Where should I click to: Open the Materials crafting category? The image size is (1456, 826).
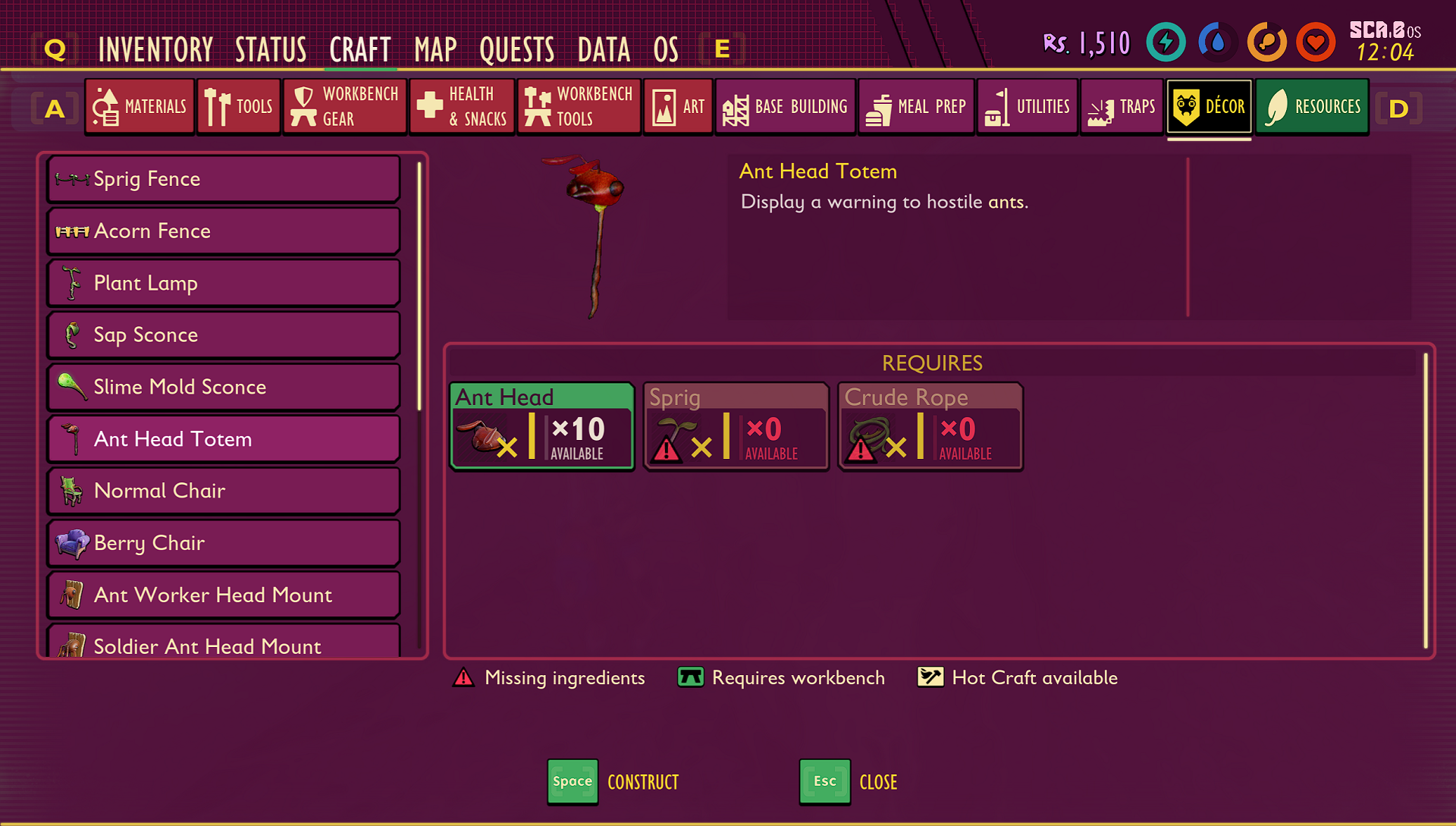coord(140,106)
